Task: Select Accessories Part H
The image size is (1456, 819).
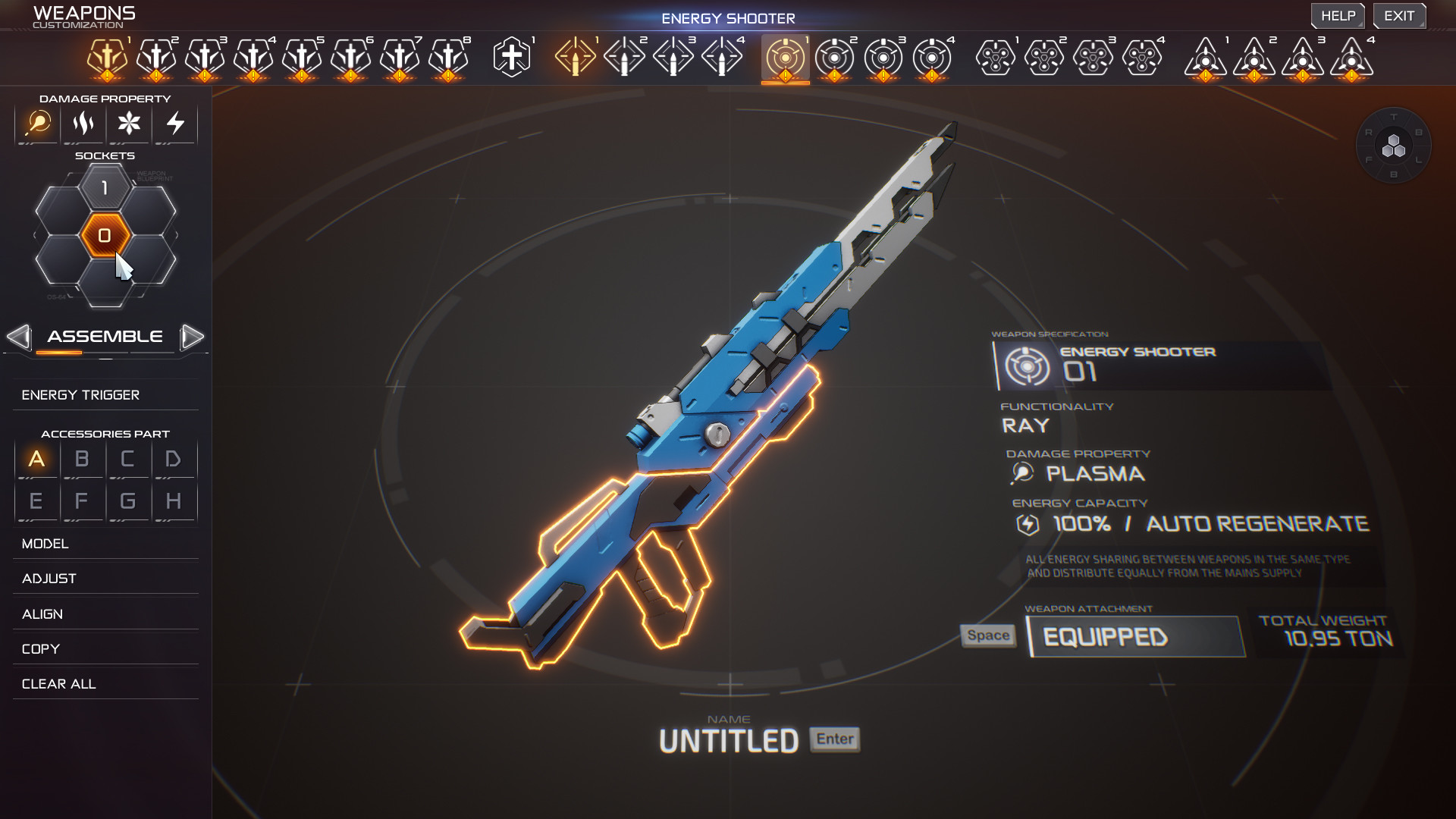Action: 174,500
